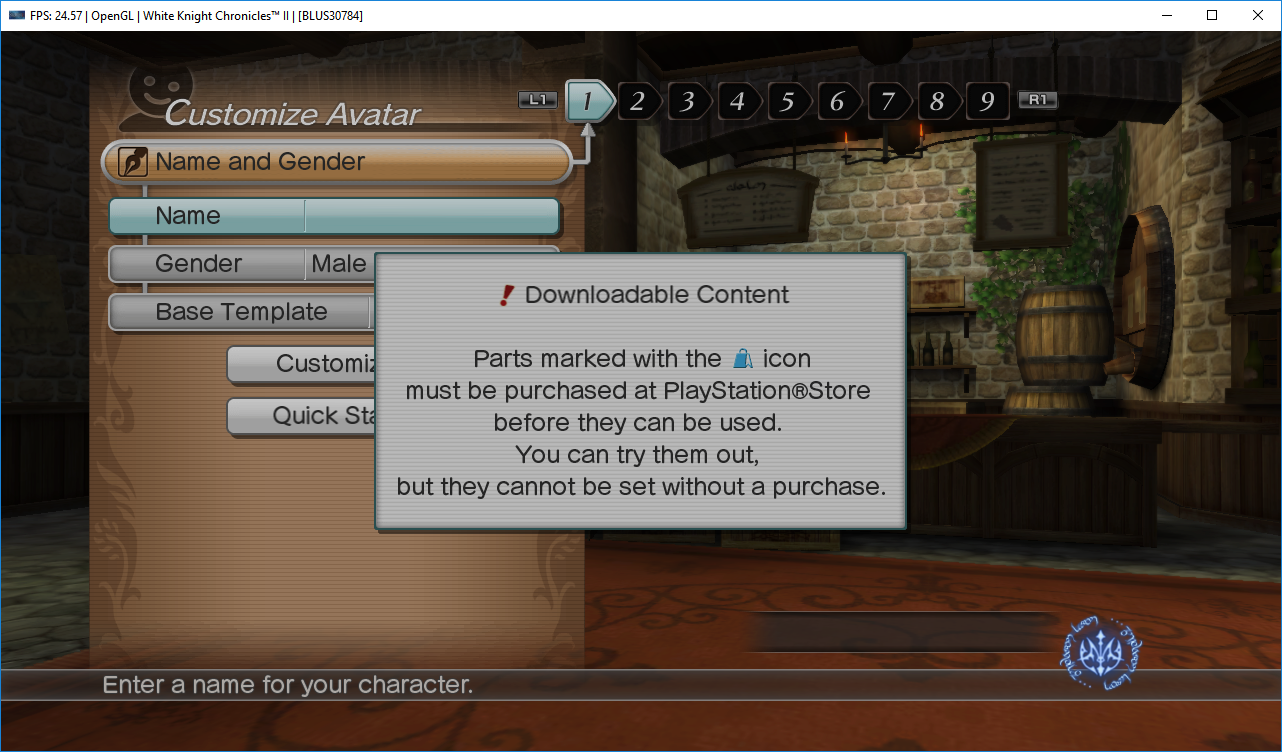Screen dimensions: 1282x752
Task: Choose step 7 tab
Action: click(888, 101)
